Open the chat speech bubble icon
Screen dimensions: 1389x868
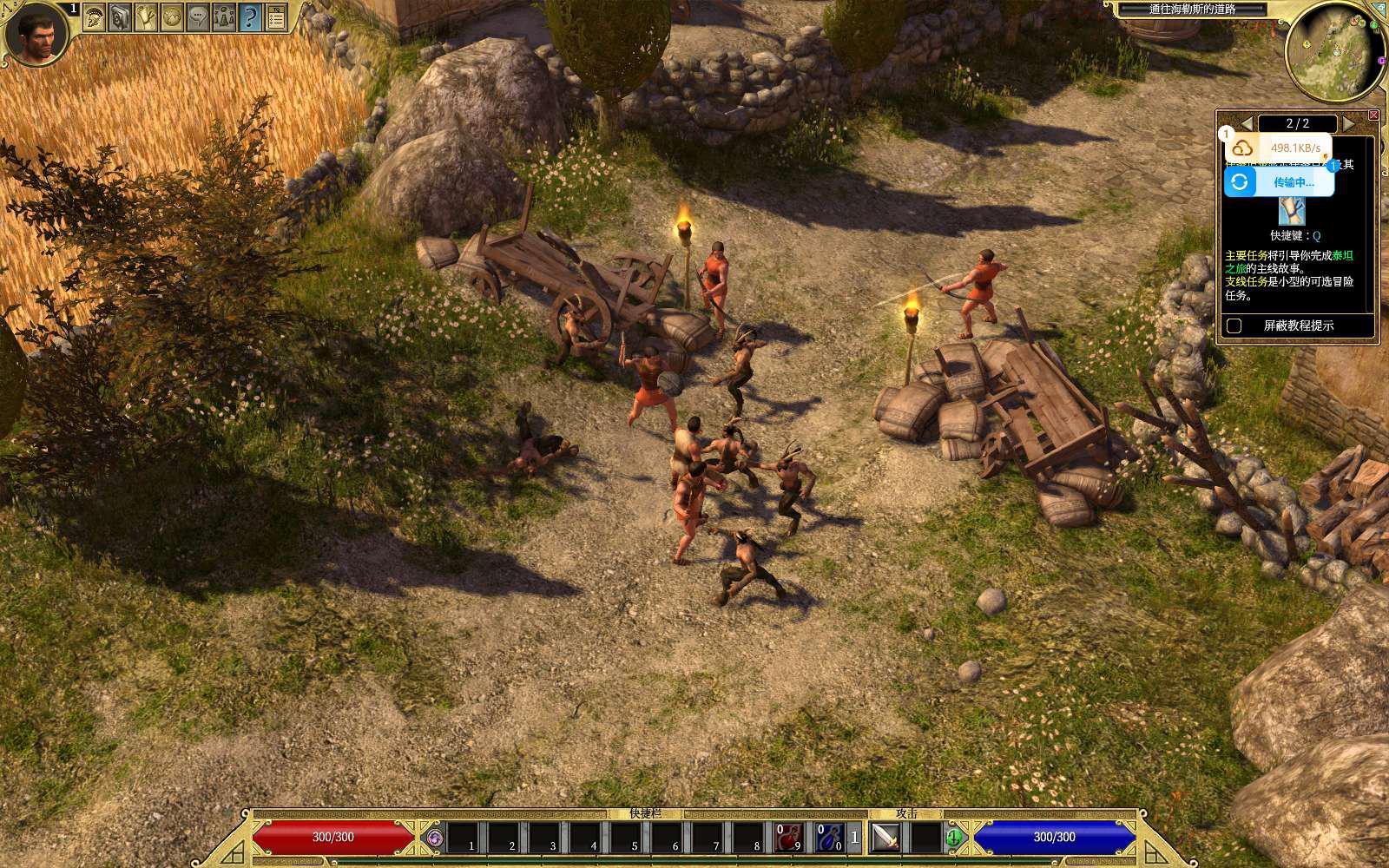[x=199, y=17]
